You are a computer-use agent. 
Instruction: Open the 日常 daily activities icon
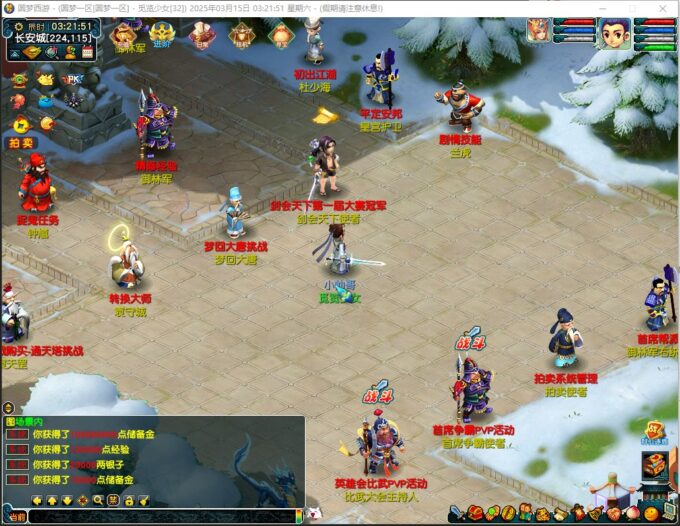202,37
